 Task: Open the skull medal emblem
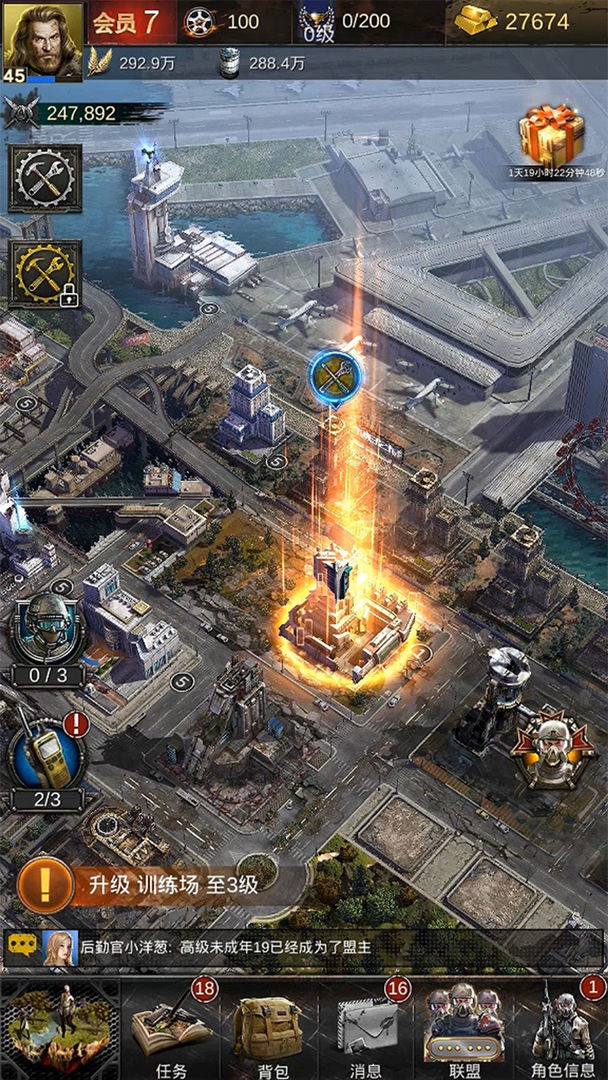click(x=553, y=747)
